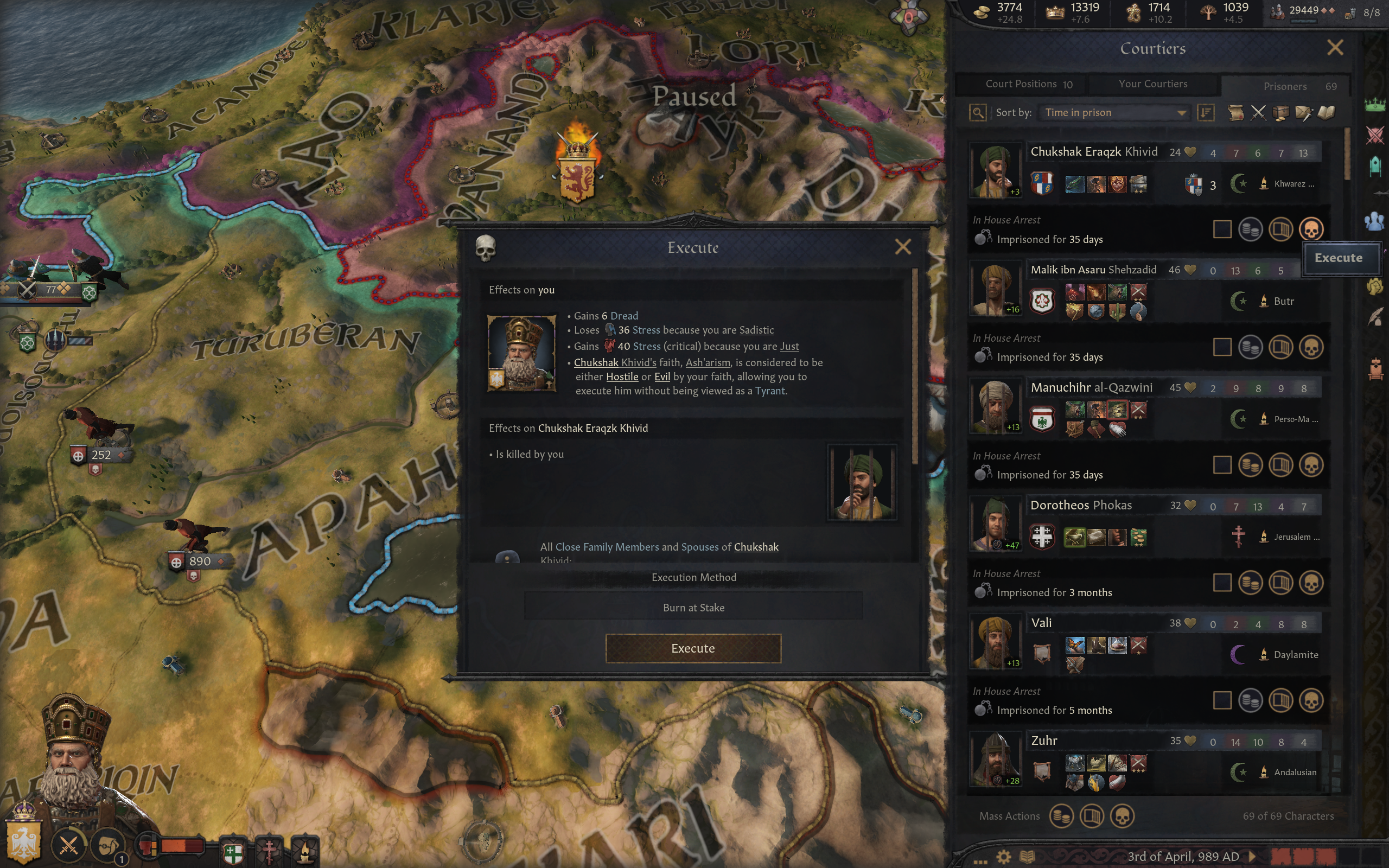Switch to the Your Courtiers tab
The height and width of the screenshot is (868, 1389).
pos(1152,84)
